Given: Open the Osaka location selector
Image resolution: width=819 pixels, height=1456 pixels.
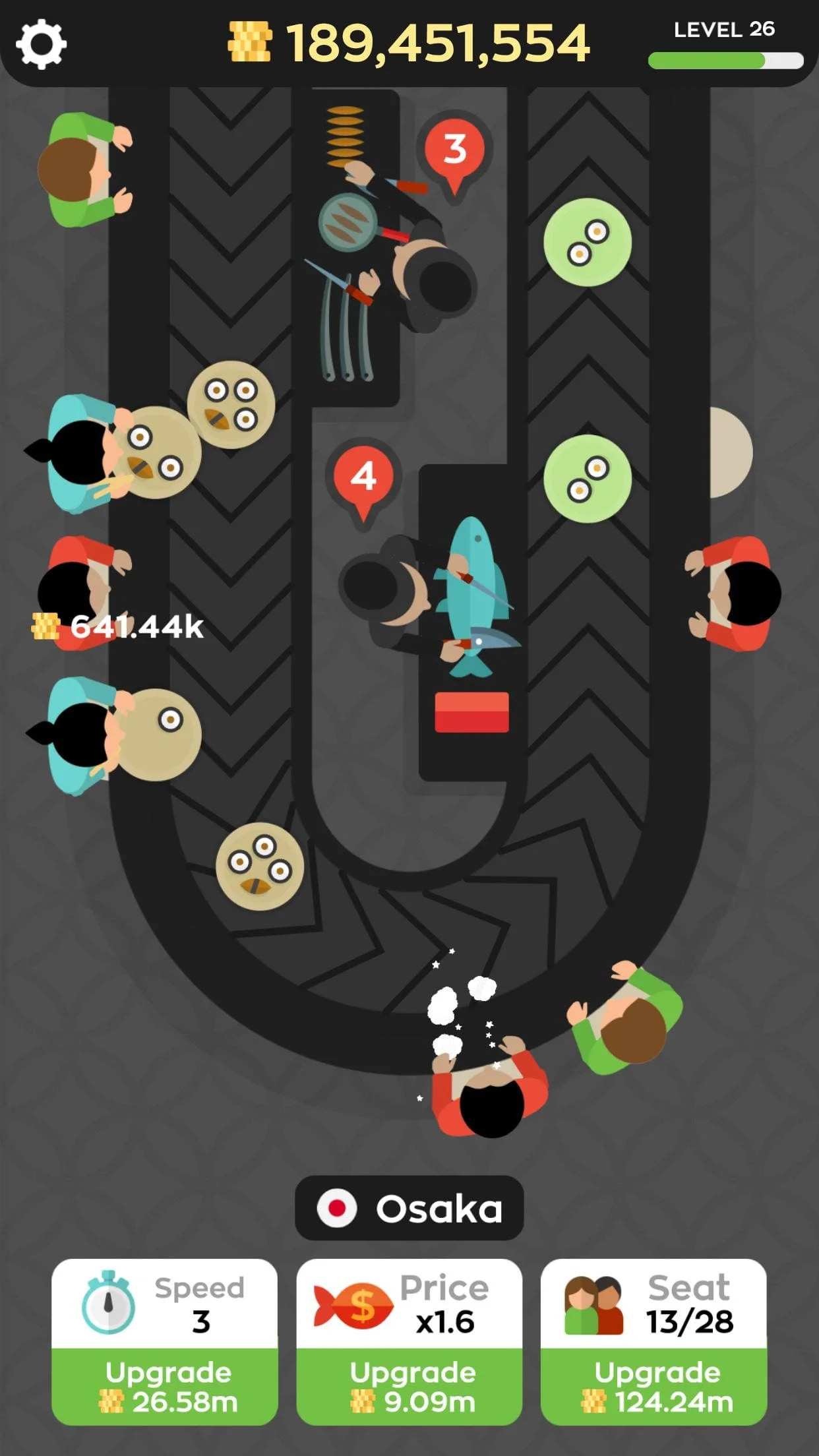Looking at the screenshot, I should (x=409, y=1208).
